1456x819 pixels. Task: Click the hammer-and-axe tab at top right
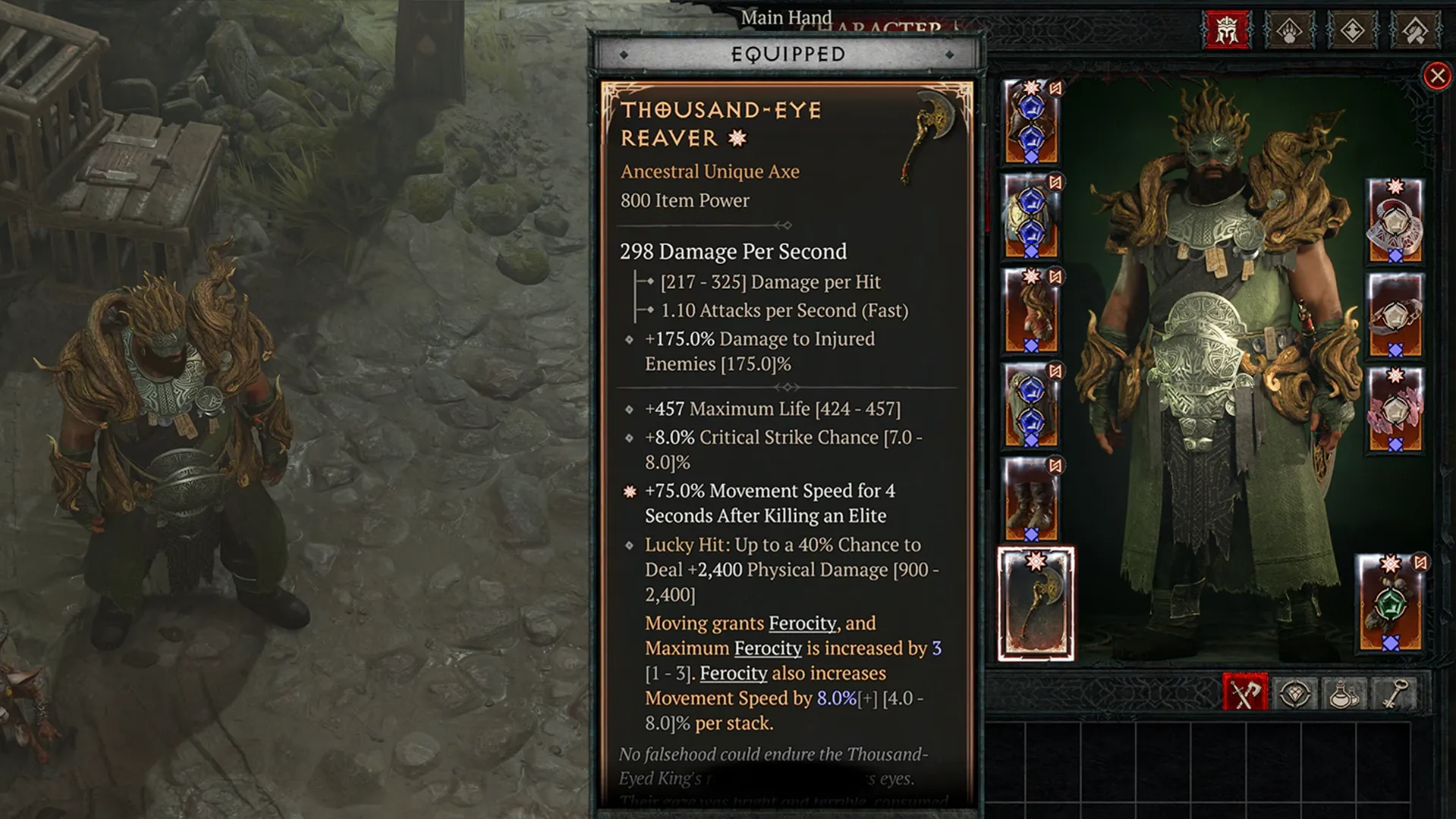pos(1417,31)
